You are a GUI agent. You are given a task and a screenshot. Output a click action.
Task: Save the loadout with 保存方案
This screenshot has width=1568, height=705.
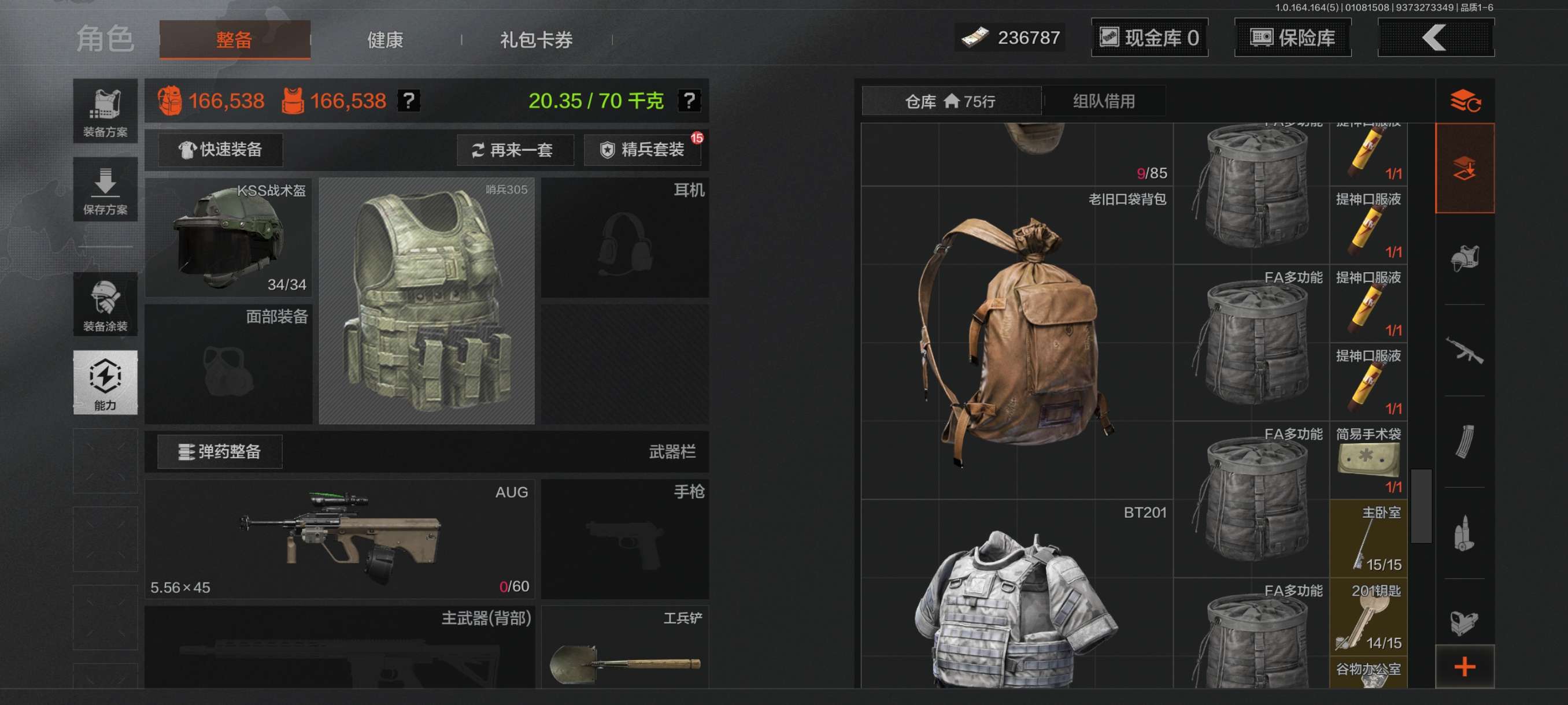(105, 190)
